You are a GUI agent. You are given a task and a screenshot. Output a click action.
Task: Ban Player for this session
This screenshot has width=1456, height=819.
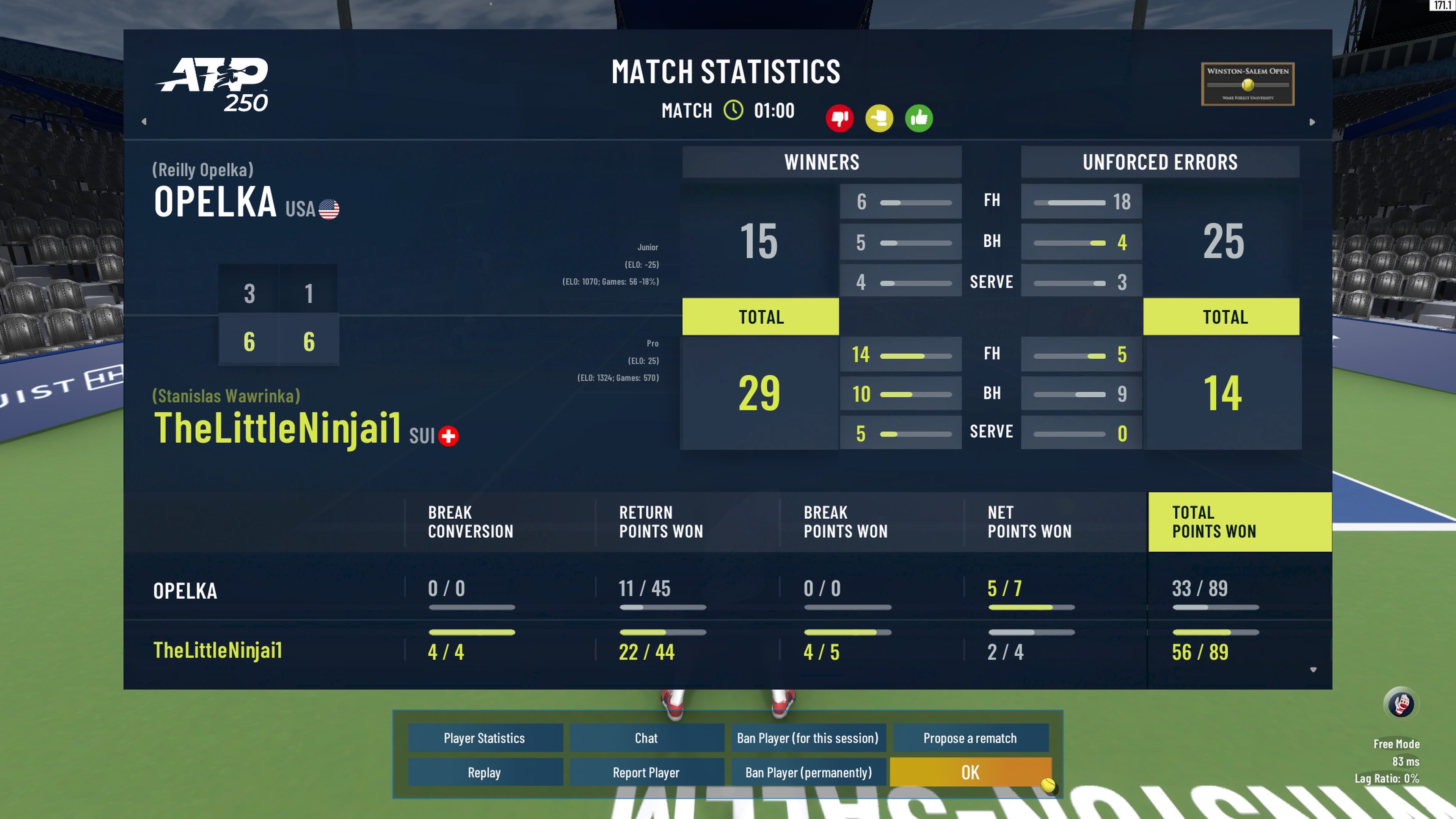[808, 738]
